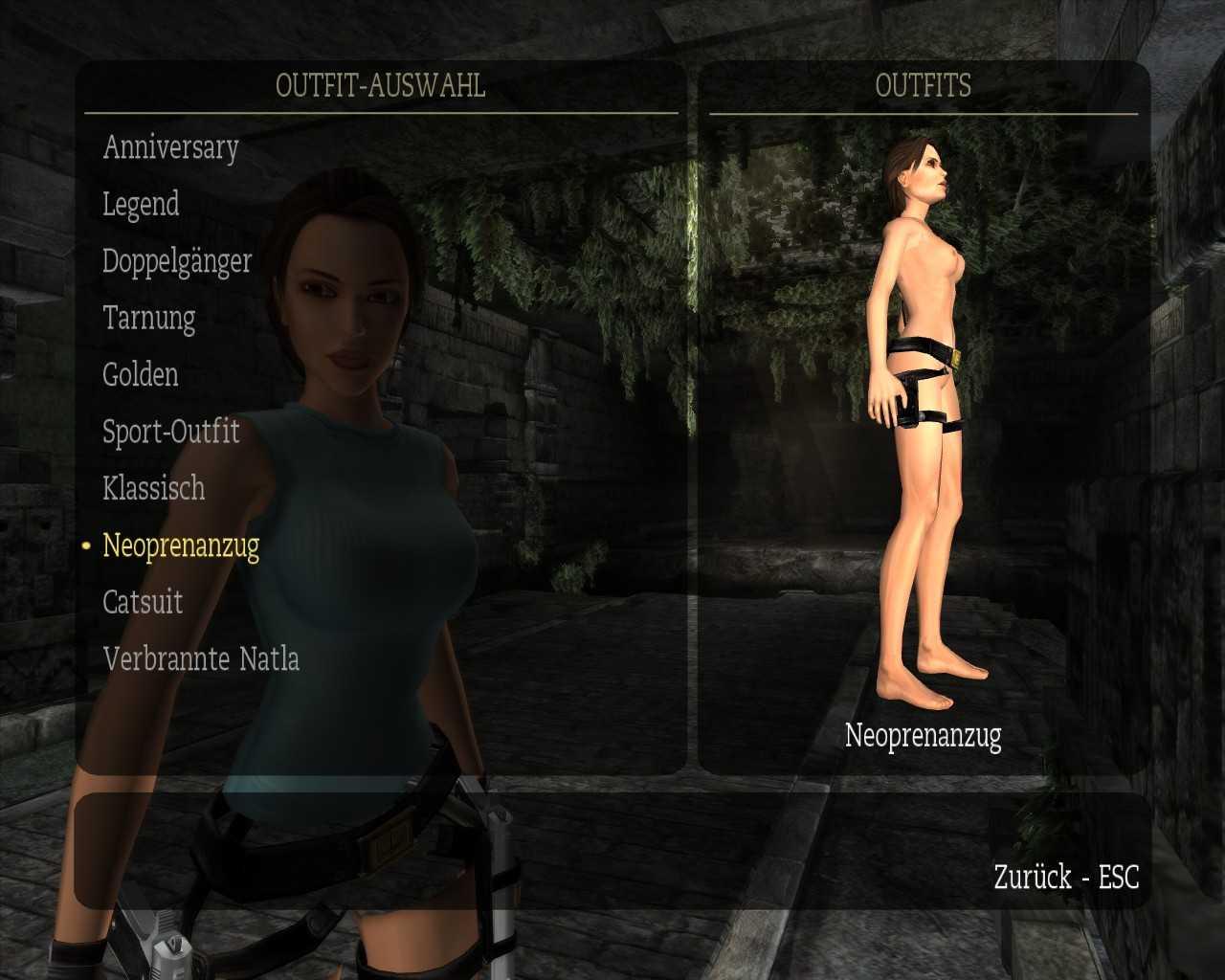Select the Tarnung outfit option
Screen dimensions: 1225x980
click(148, 318)
